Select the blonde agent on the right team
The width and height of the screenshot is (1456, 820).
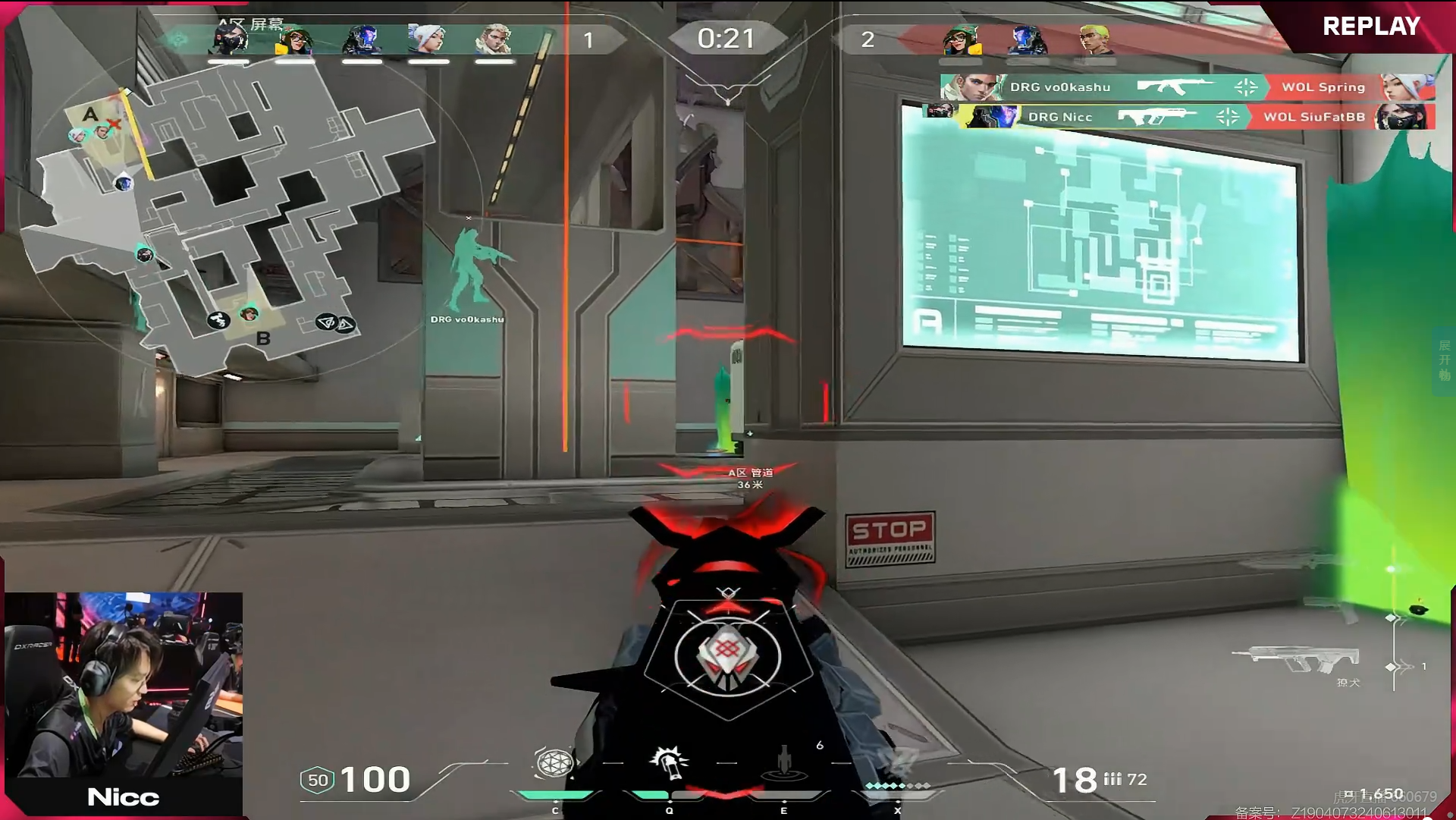pyautogui.click(x=1094, y=39)
